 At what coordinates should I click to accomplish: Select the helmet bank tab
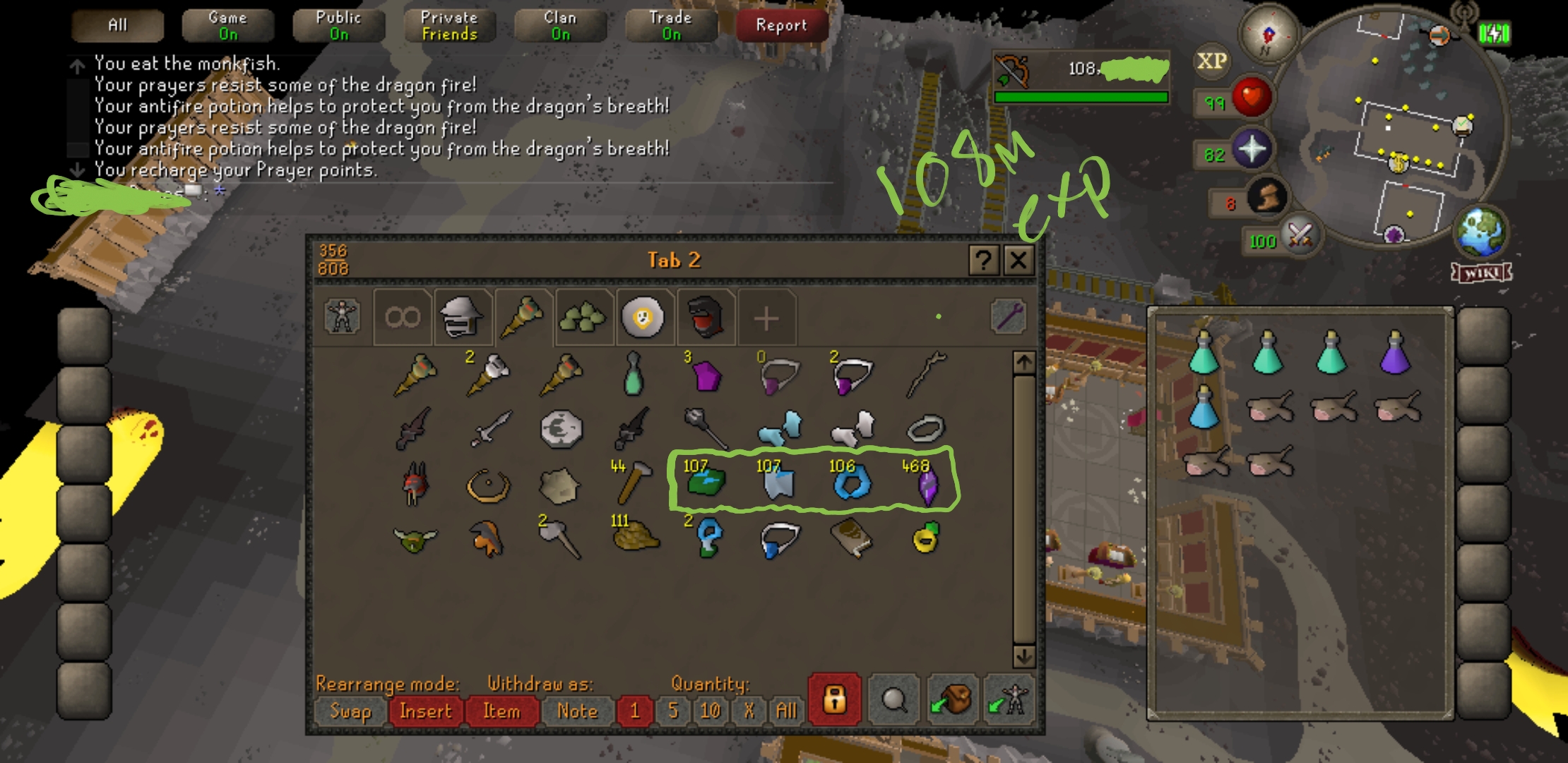[463, 317]
